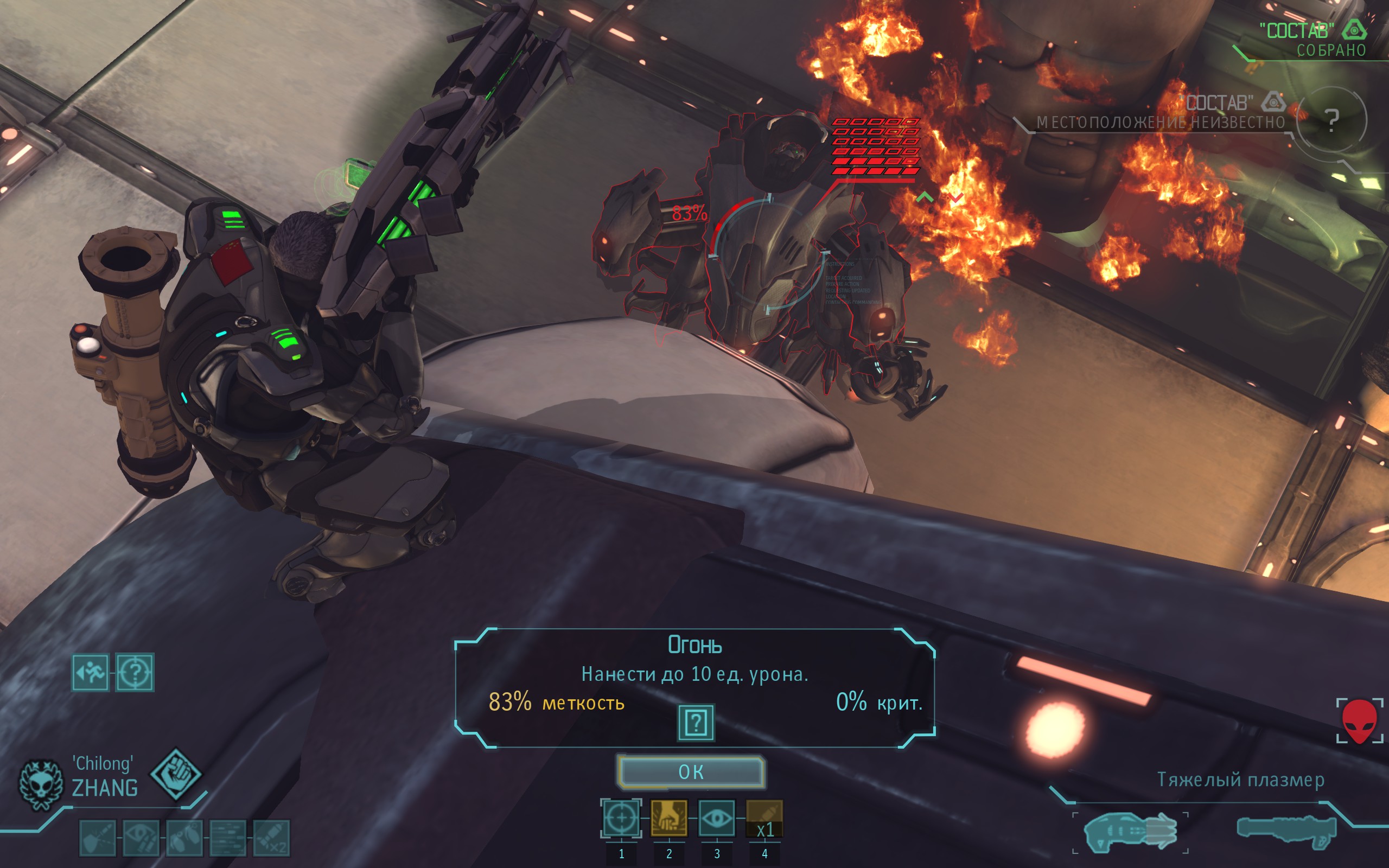
Task: Select the crosshair Fire ability
Action: (621, 818)
